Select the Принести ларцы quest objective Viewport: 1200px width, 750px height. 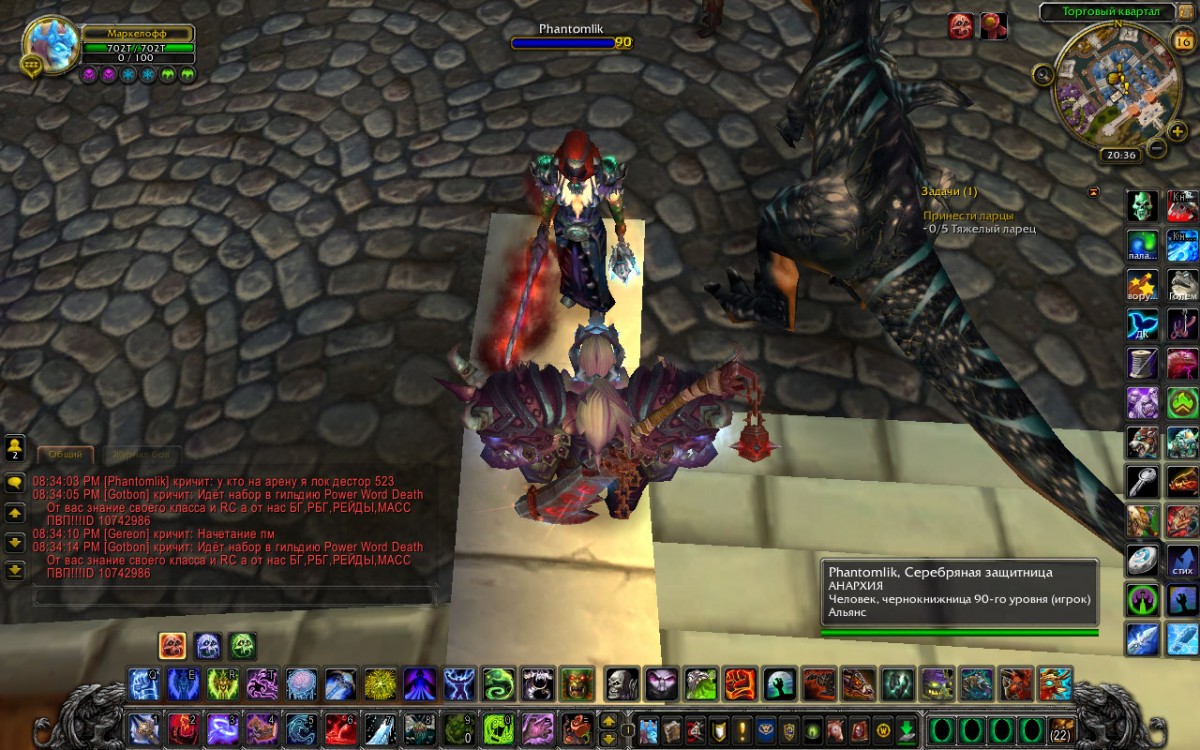(967, 215)
